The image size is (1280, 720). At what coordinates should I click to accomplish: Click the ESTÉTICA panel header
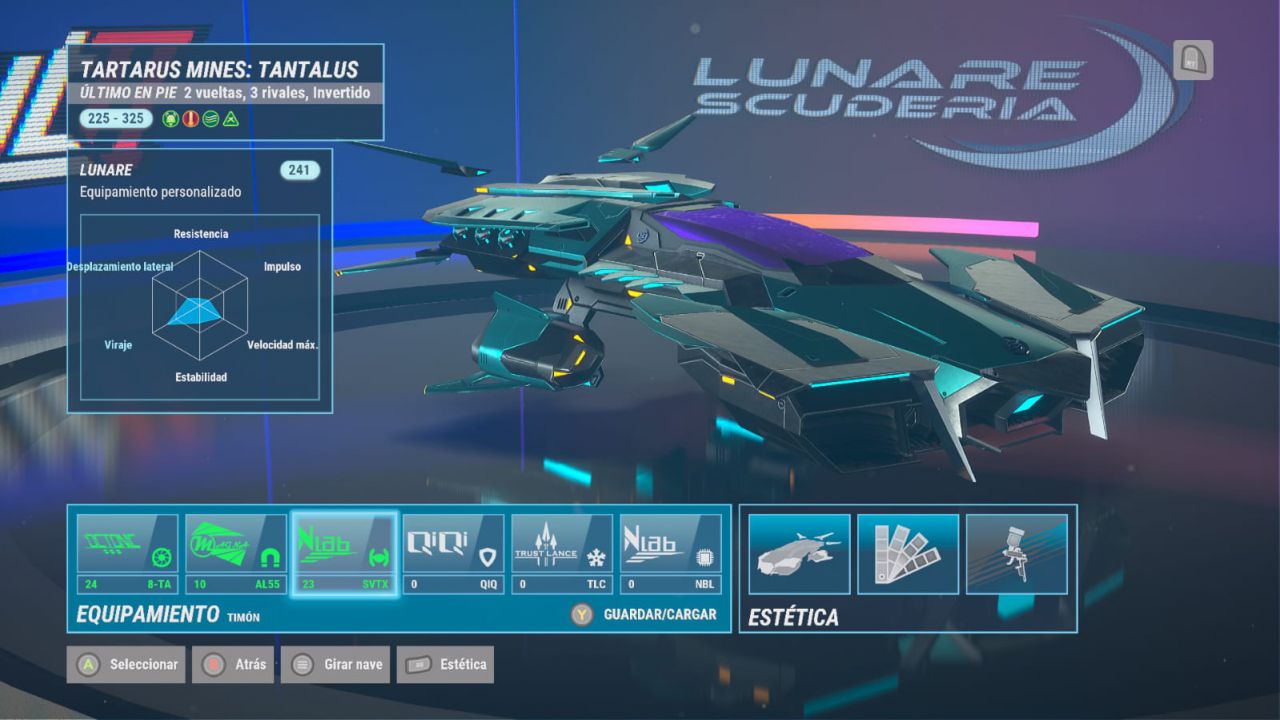[x=797, y=617]
